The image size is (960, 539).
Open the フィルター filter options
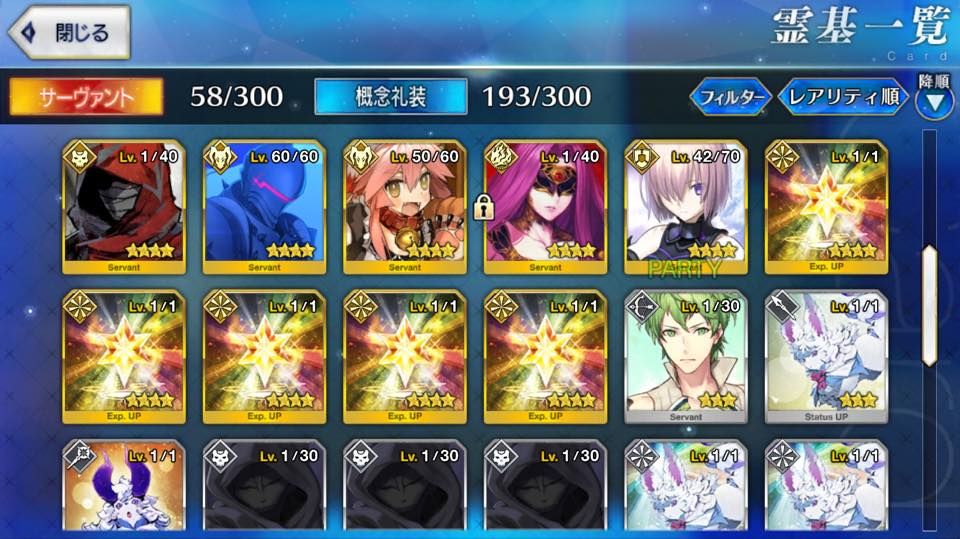[730, 98]
